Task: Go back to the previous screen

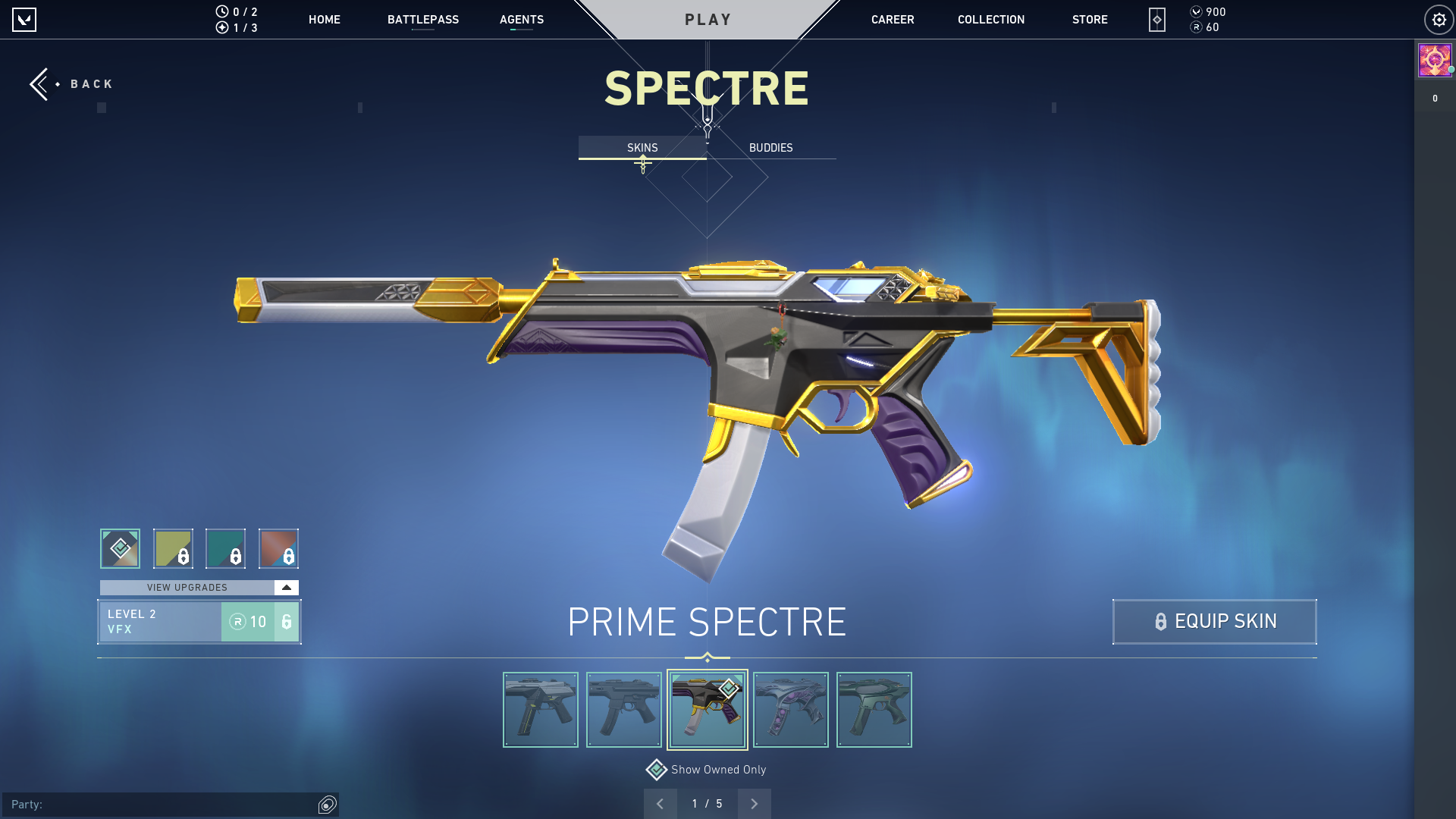Action: [x=71, y=83]
